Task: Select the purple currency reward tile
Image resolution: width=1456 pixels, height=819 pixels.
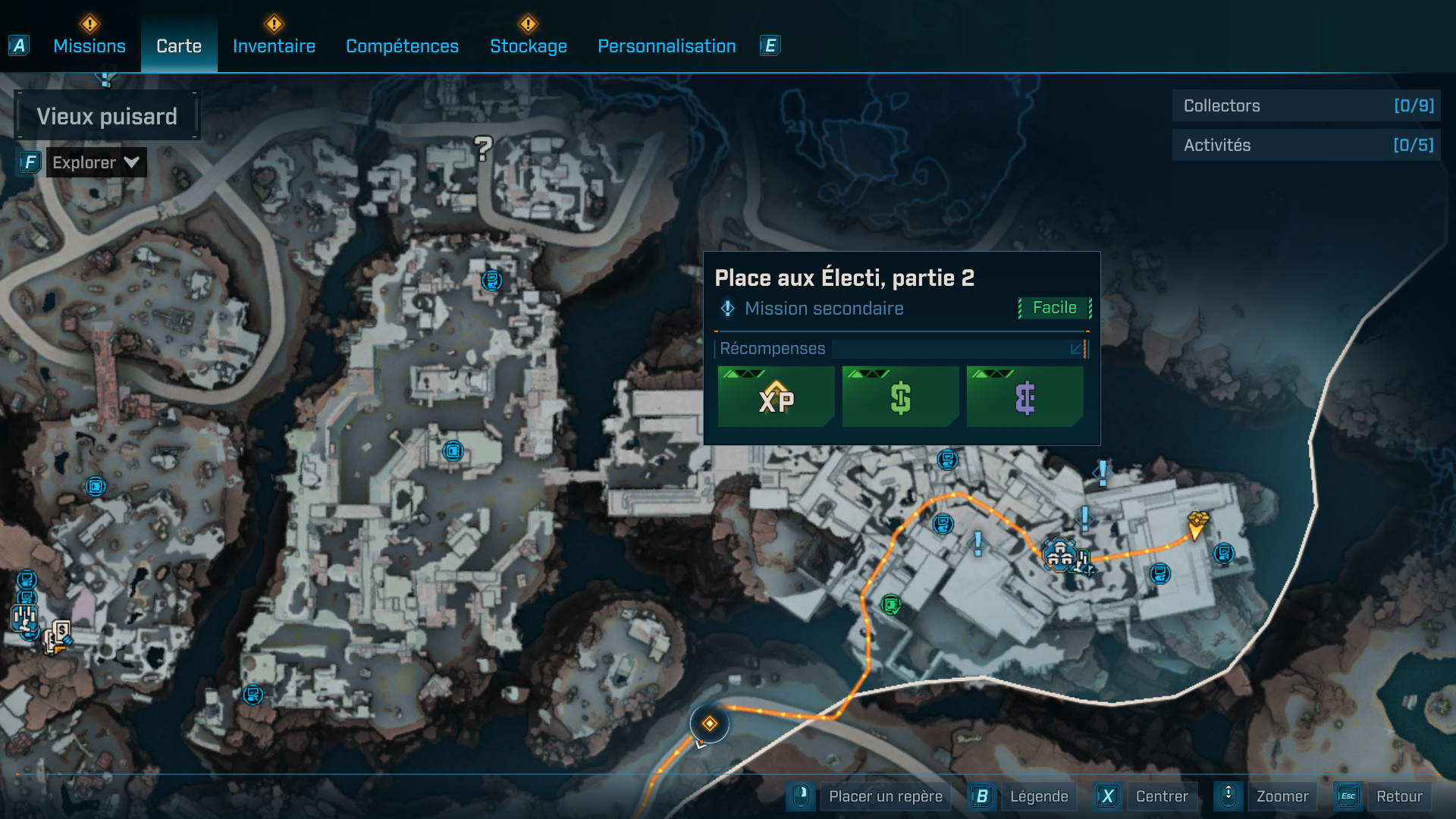Action: coord(1025,397)
